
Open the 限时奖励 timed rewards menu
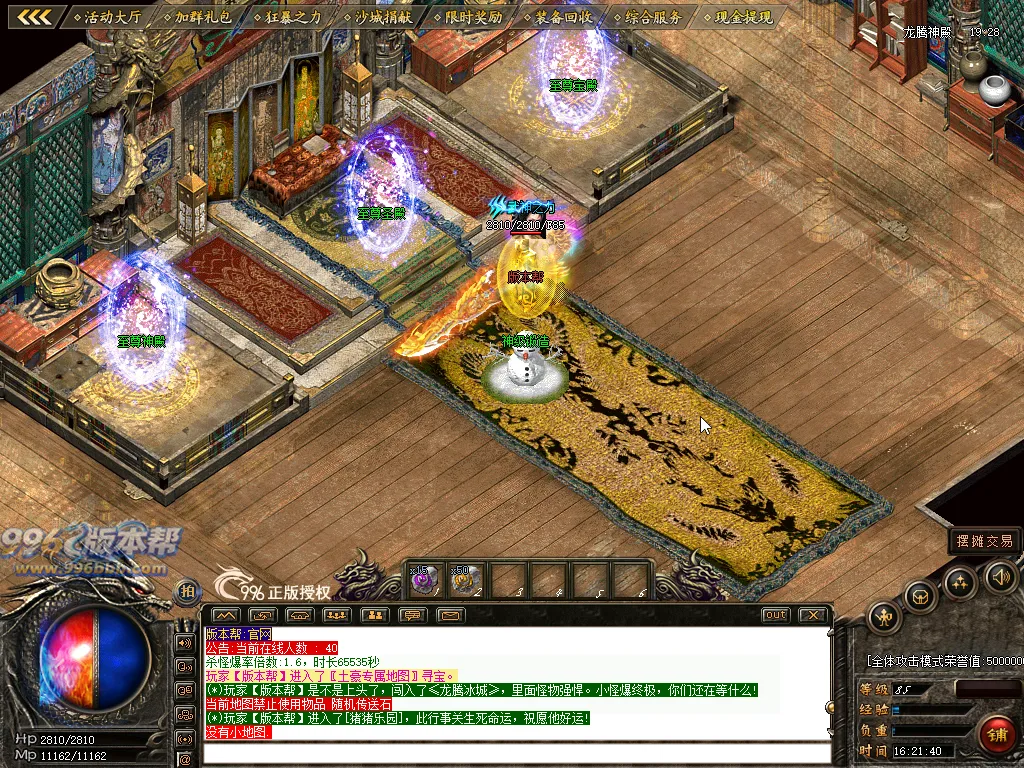click(x=468, y=17)
